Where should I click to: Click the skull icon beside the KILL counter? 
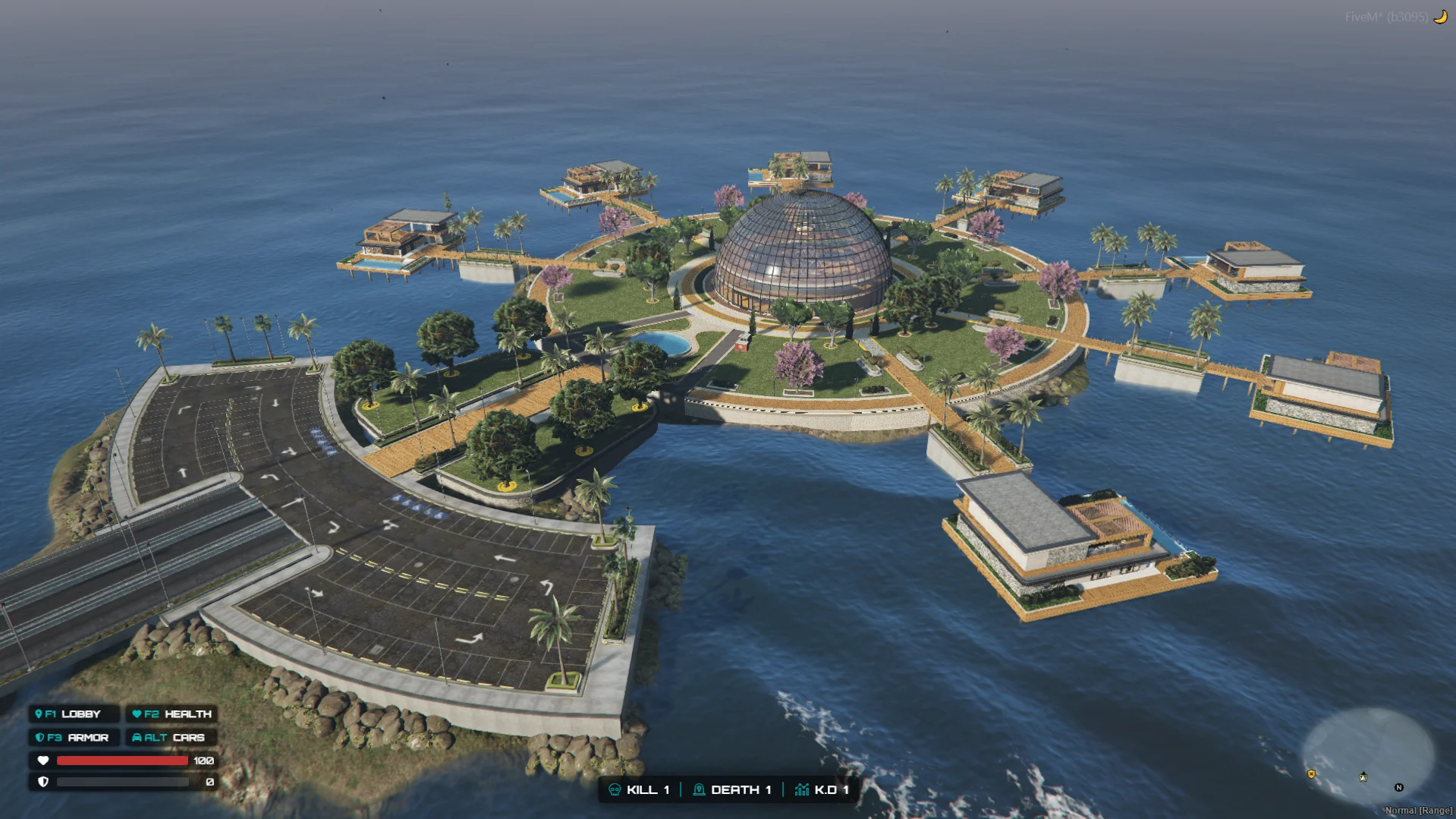point(615,789)
